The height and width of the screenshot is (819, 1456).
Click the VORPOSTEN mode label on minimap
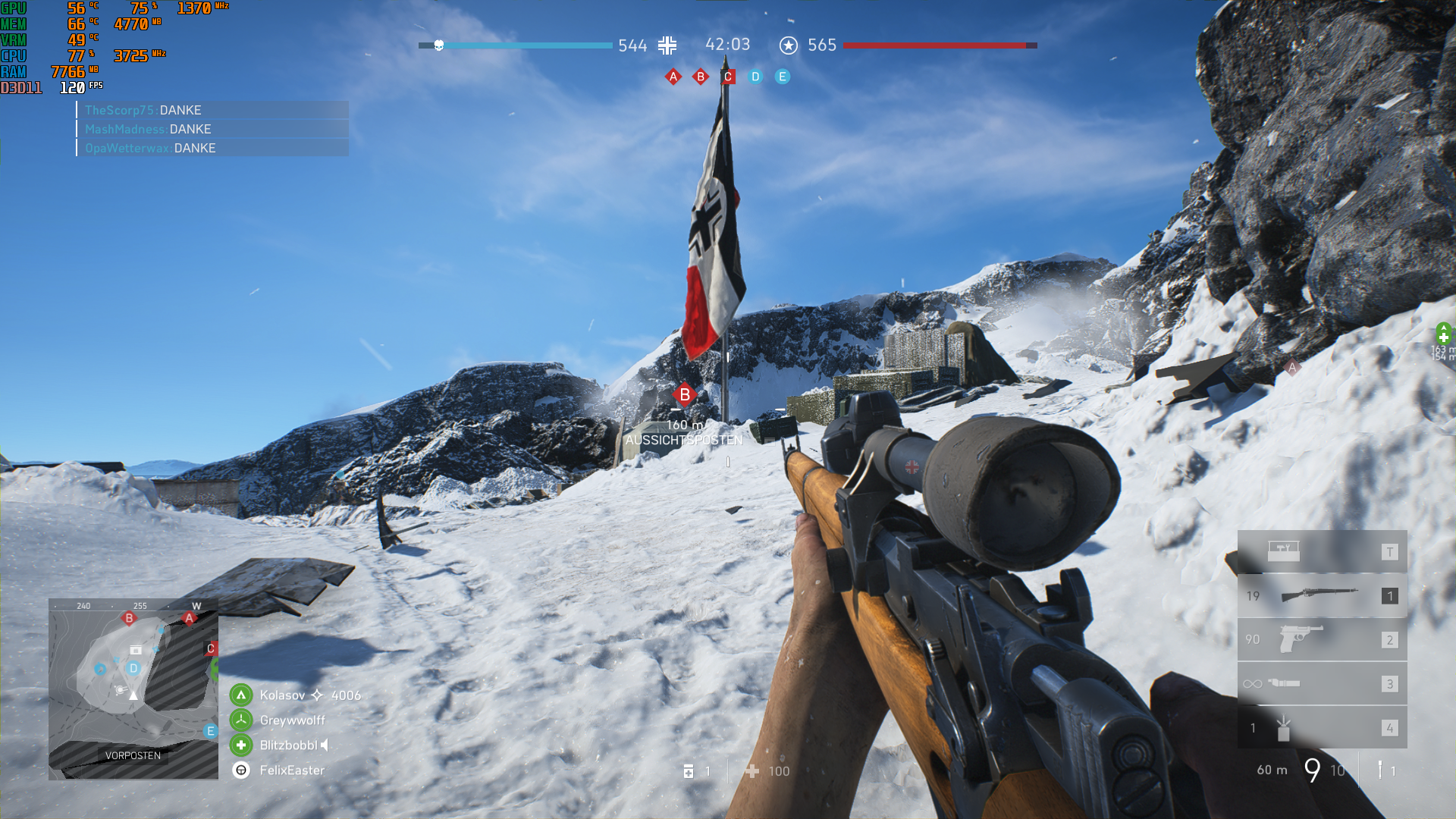133,755
